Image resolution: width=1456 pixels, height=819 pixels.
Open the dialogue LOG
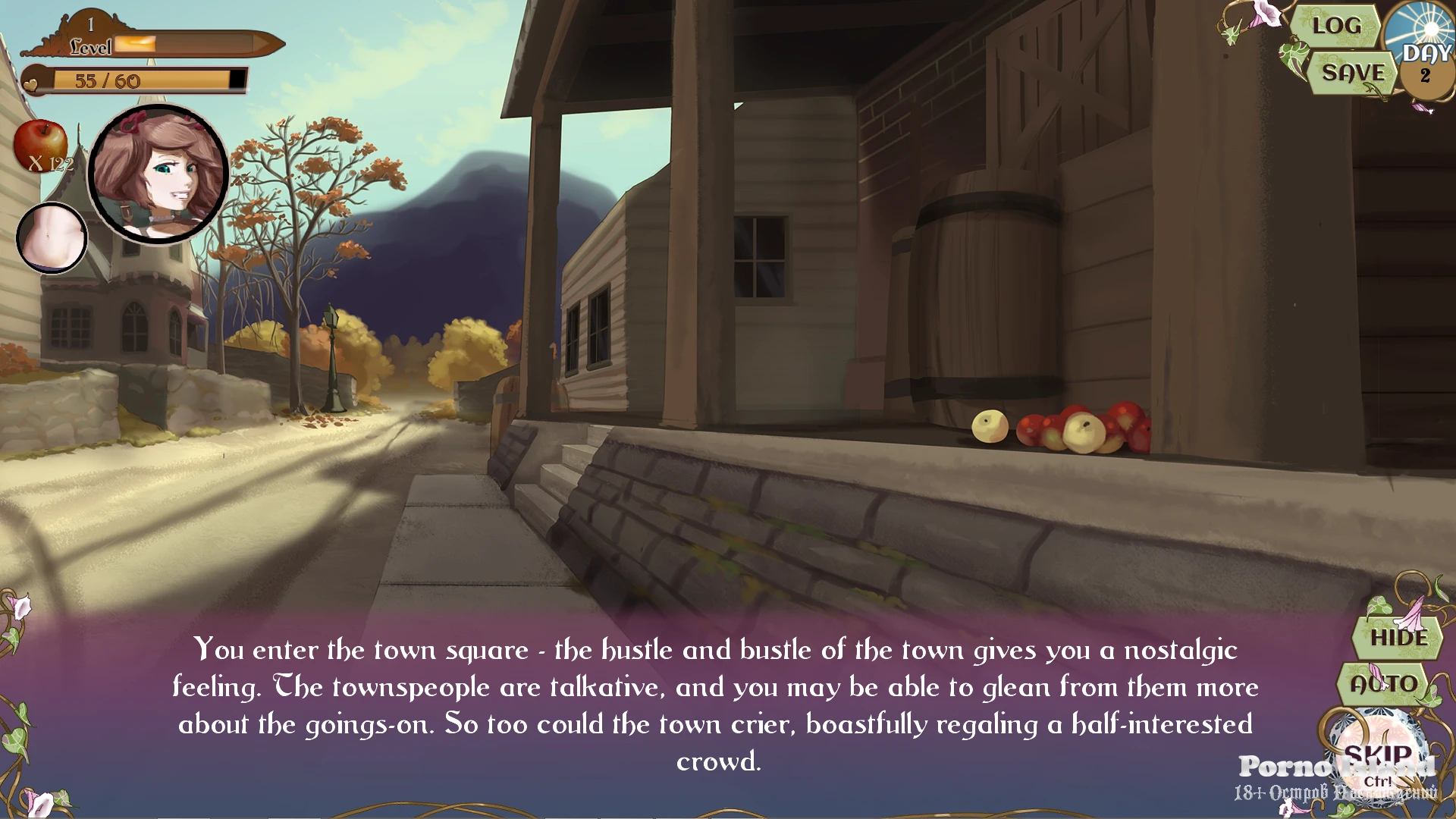(1336, 26)
